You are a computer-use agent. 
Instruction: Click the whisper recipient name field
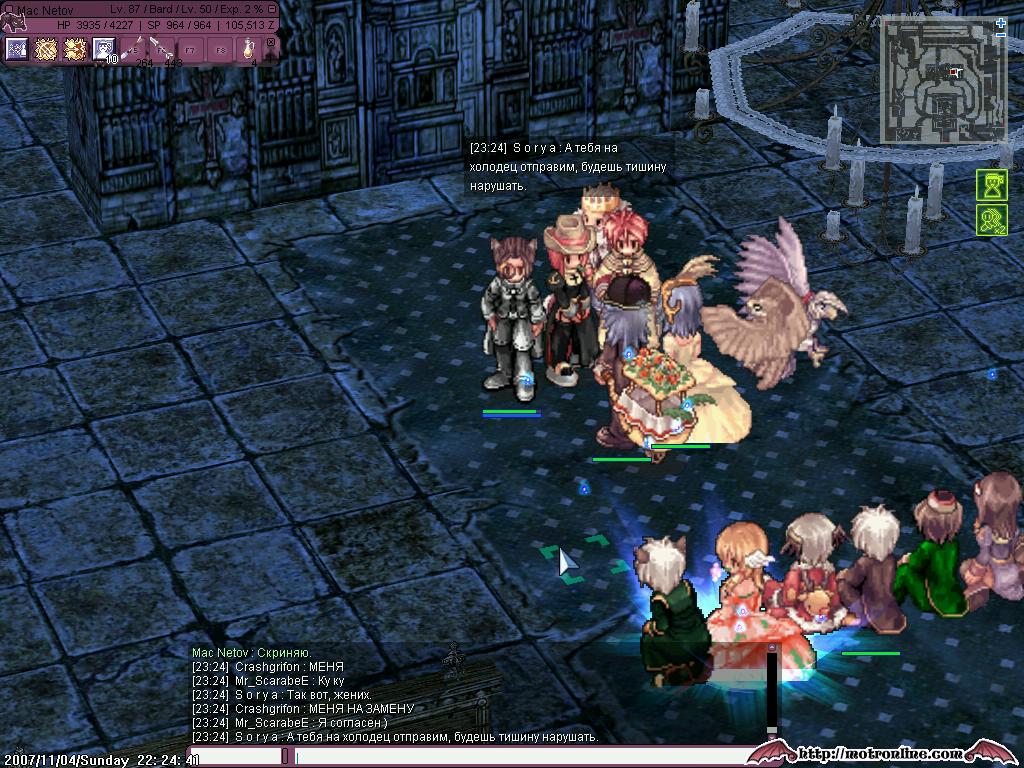235,757
